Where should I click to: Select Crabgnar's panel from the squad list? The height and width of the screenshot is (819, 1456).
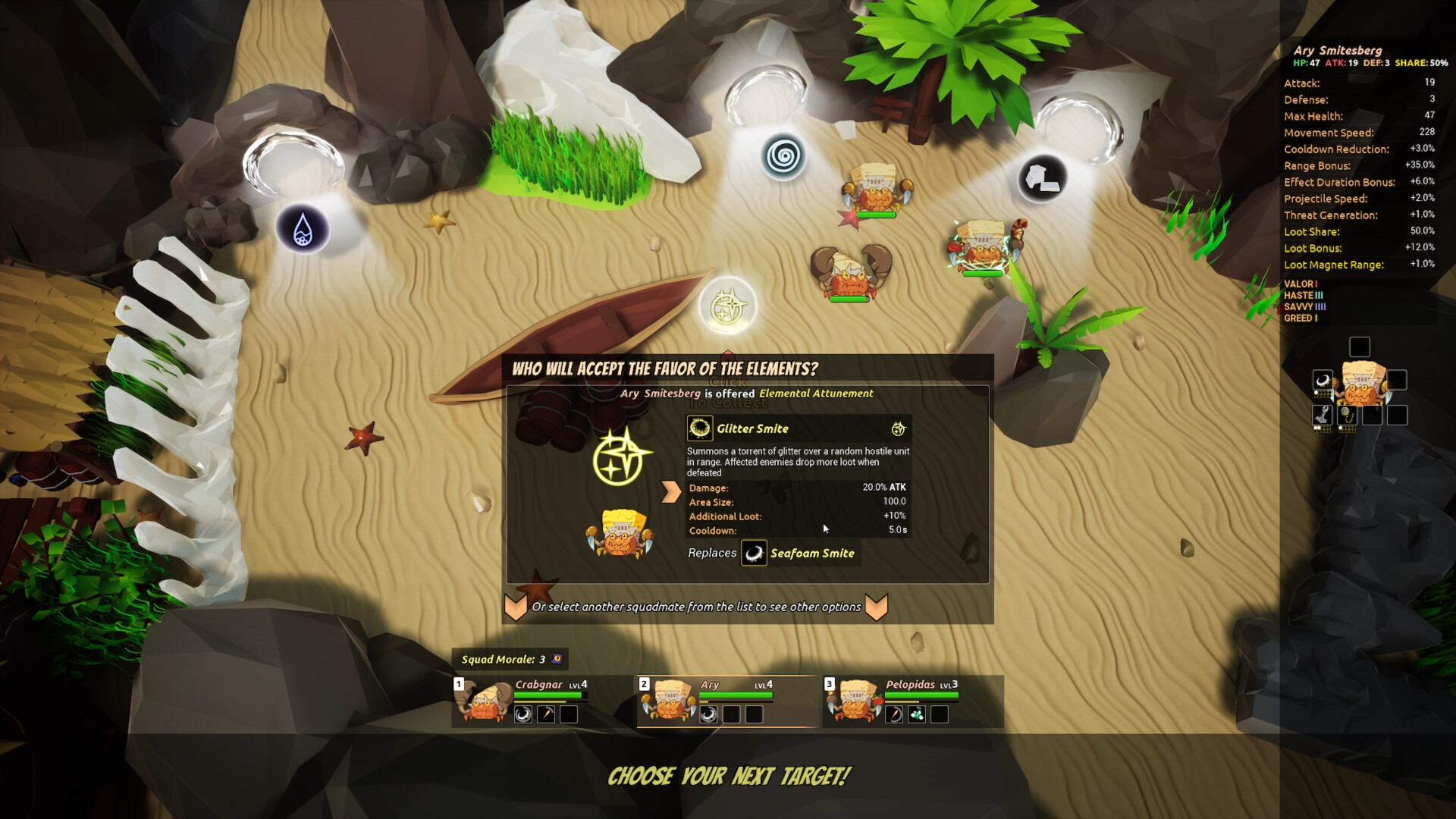(531, 685)
